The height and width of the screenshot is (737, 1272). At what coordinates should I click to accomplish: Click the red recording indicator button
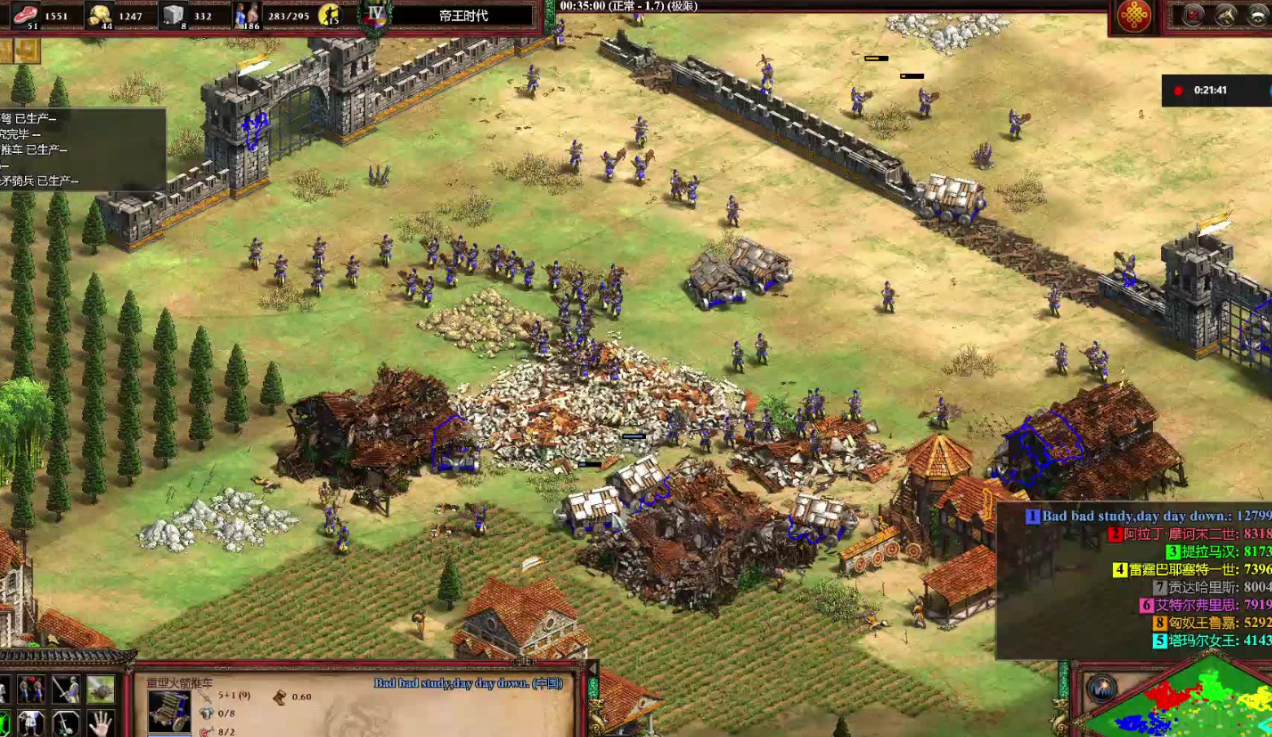coord(1178,91)
